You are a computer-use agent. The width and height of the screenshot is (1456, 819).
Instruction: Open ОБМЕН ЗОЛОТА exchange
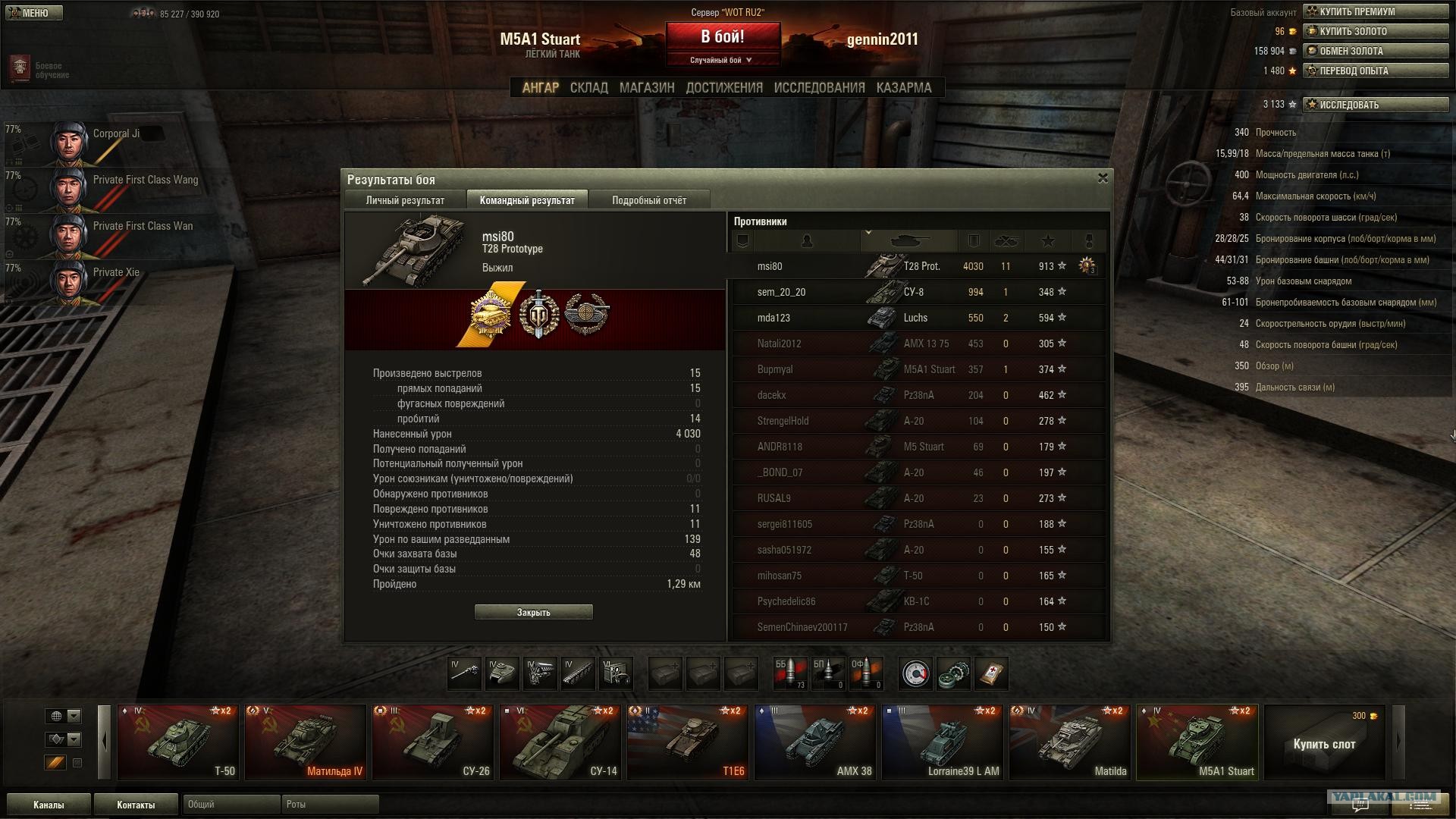click(x=1375, y=52)
